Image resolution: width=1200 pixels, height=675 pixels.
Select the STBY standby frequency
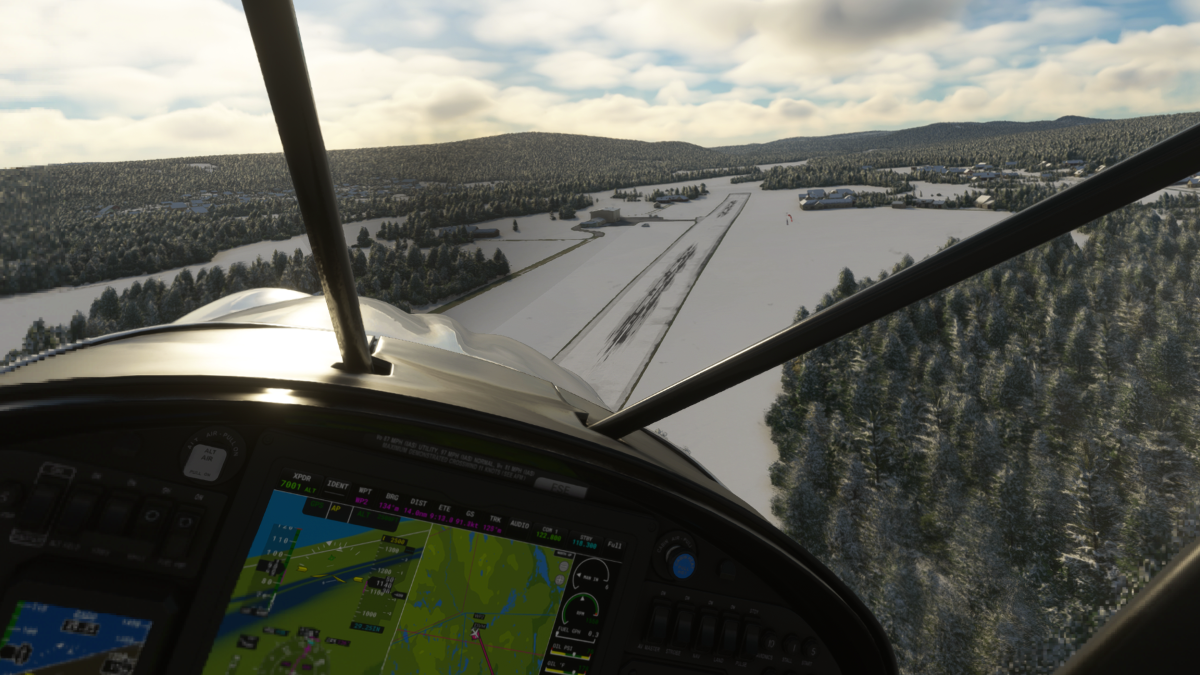[584, 541]
